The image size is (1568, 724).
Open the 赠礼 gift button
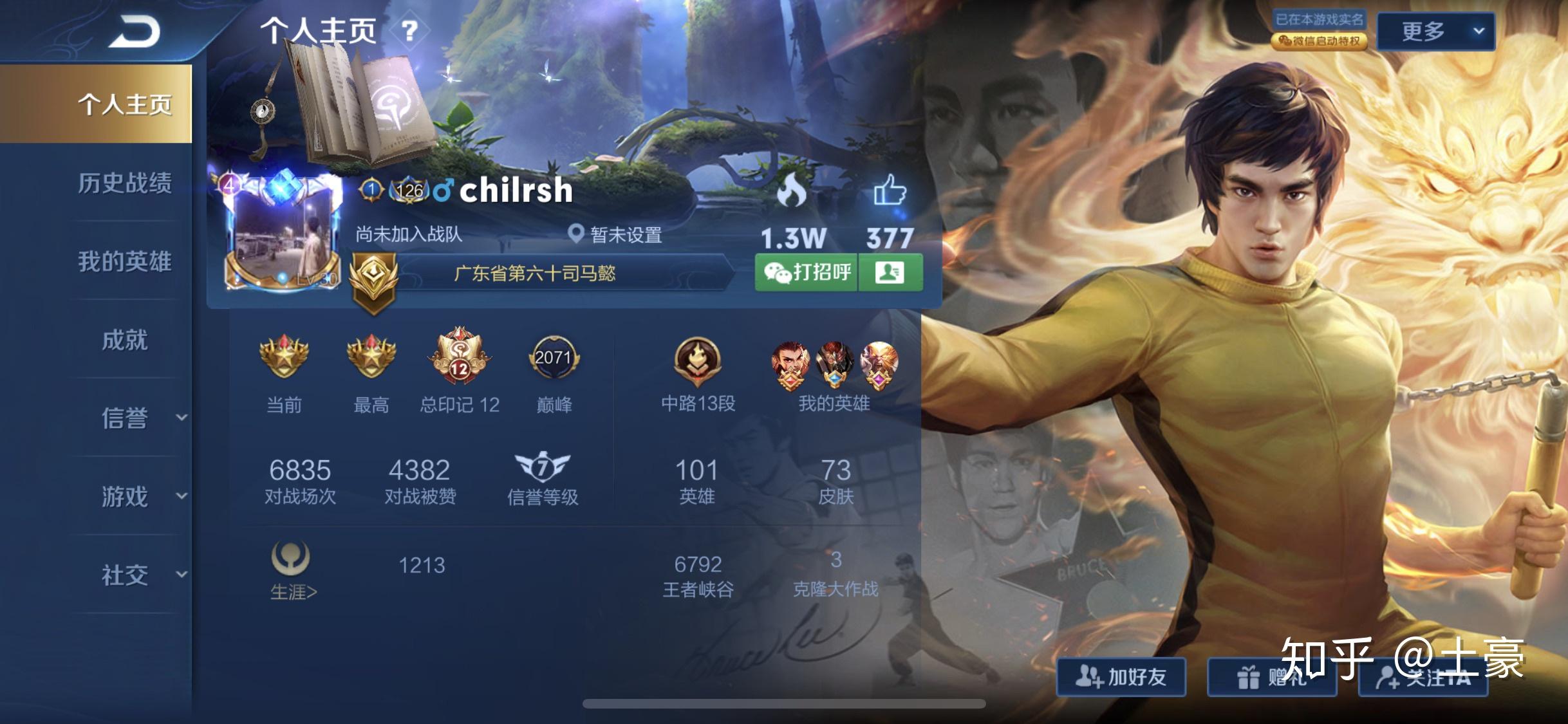point(1271,677)
